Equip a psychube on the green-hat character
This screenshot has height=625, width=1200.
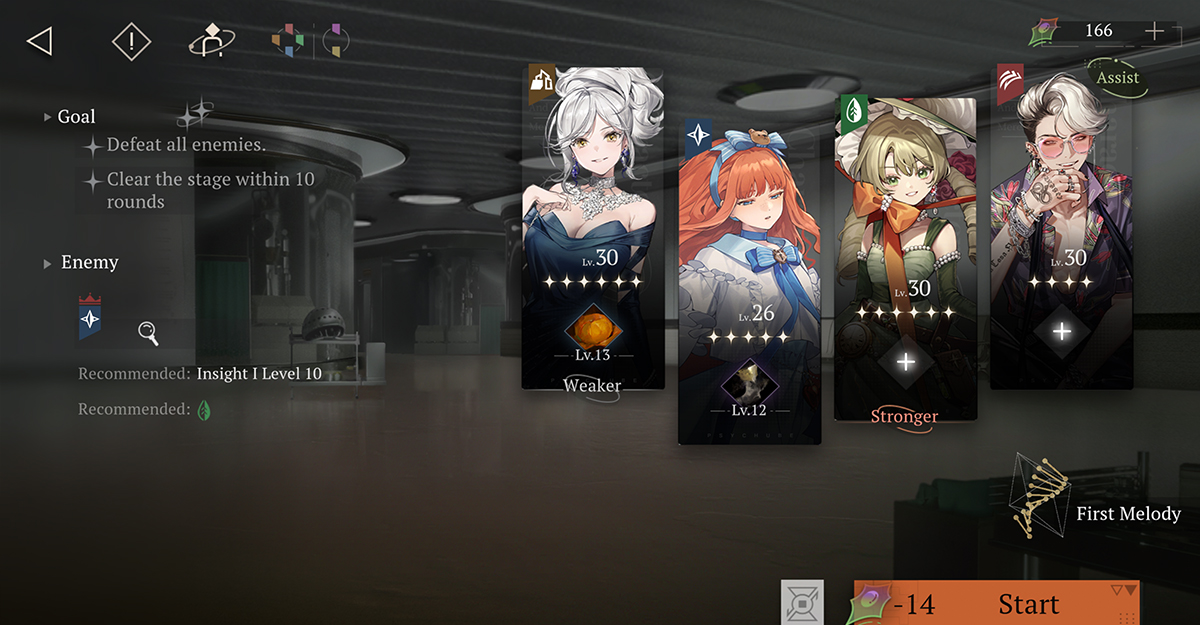coord(906,362)
